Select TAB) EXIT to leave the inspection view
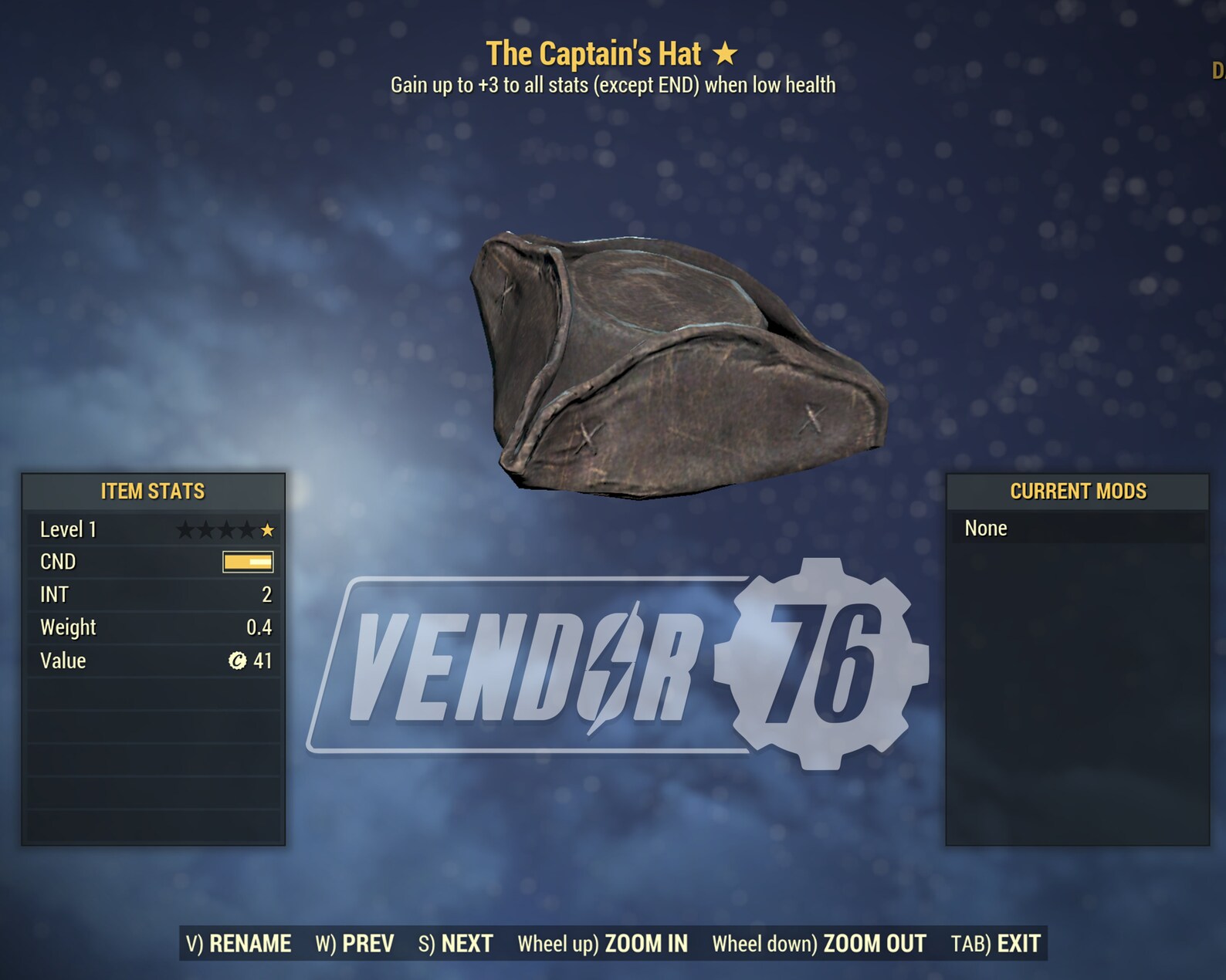Viewport: 1226px width, 980px height. (997, 943)
